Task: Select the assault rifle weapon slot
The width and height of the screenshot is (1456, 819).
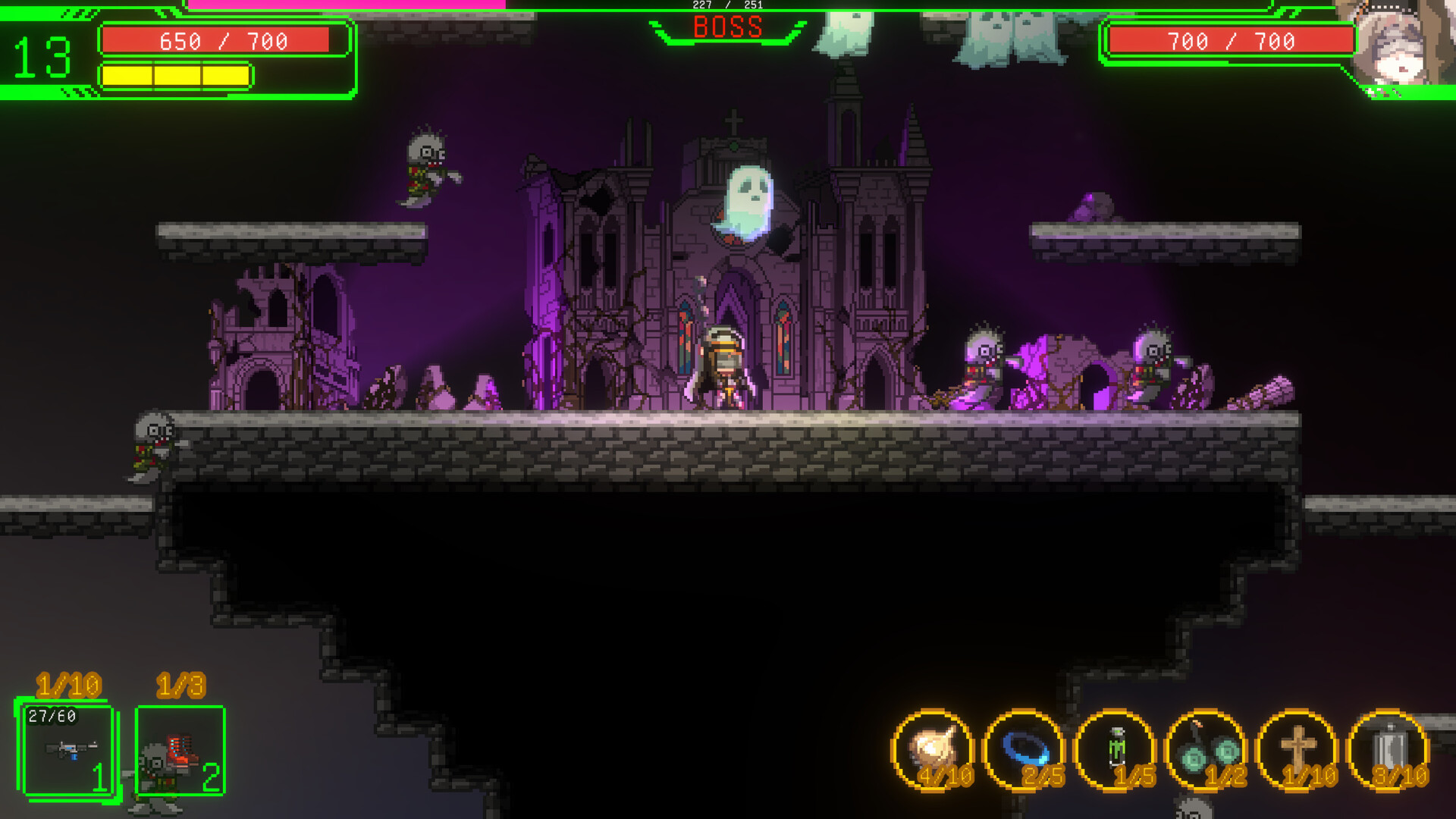Action: [68, 750]
